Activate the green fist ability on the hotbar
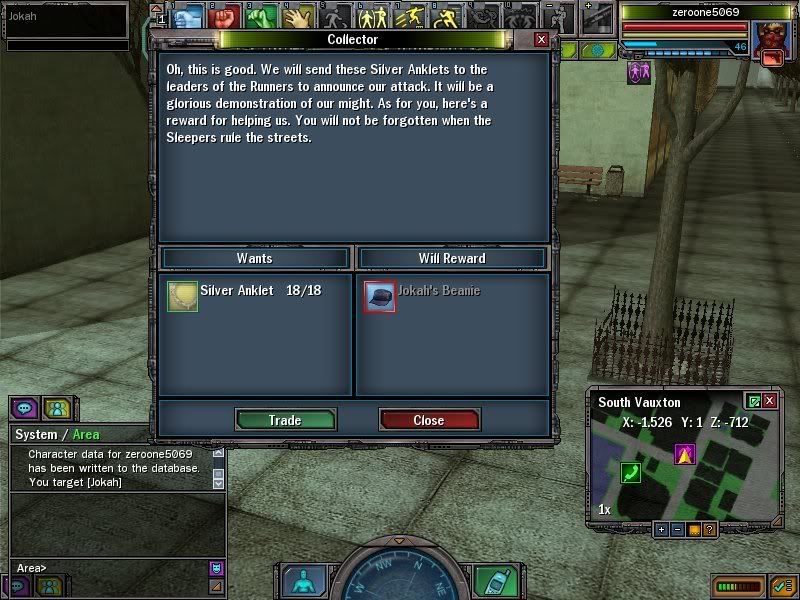The width and height of the screenshot is (800, 600). point(262,17)
